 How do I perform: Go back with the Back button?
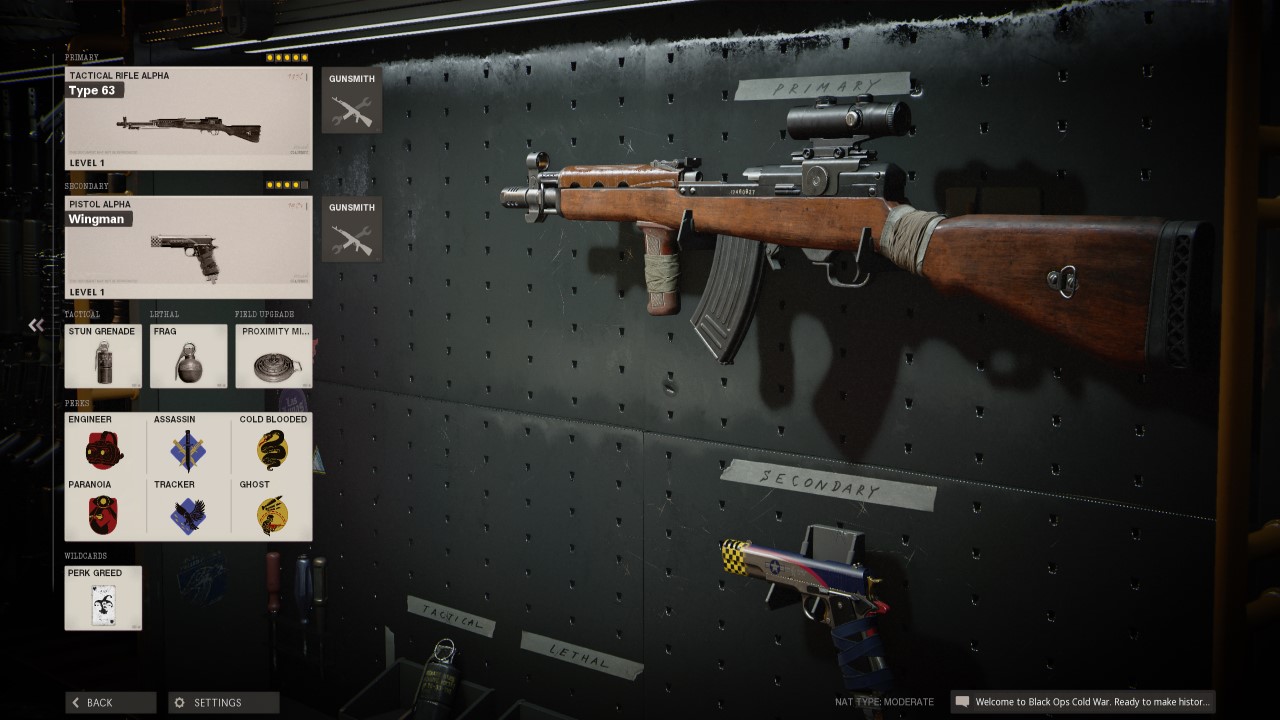coord(111,702)
